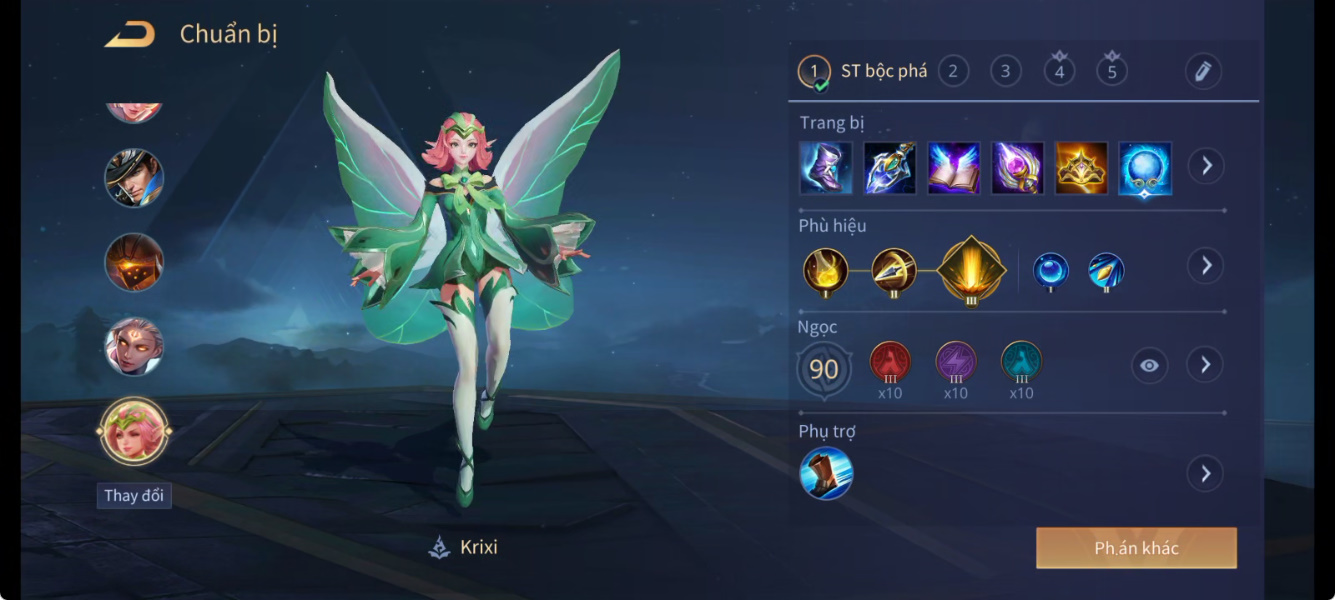Select loadout preset 4

[x=1059, y=71]
